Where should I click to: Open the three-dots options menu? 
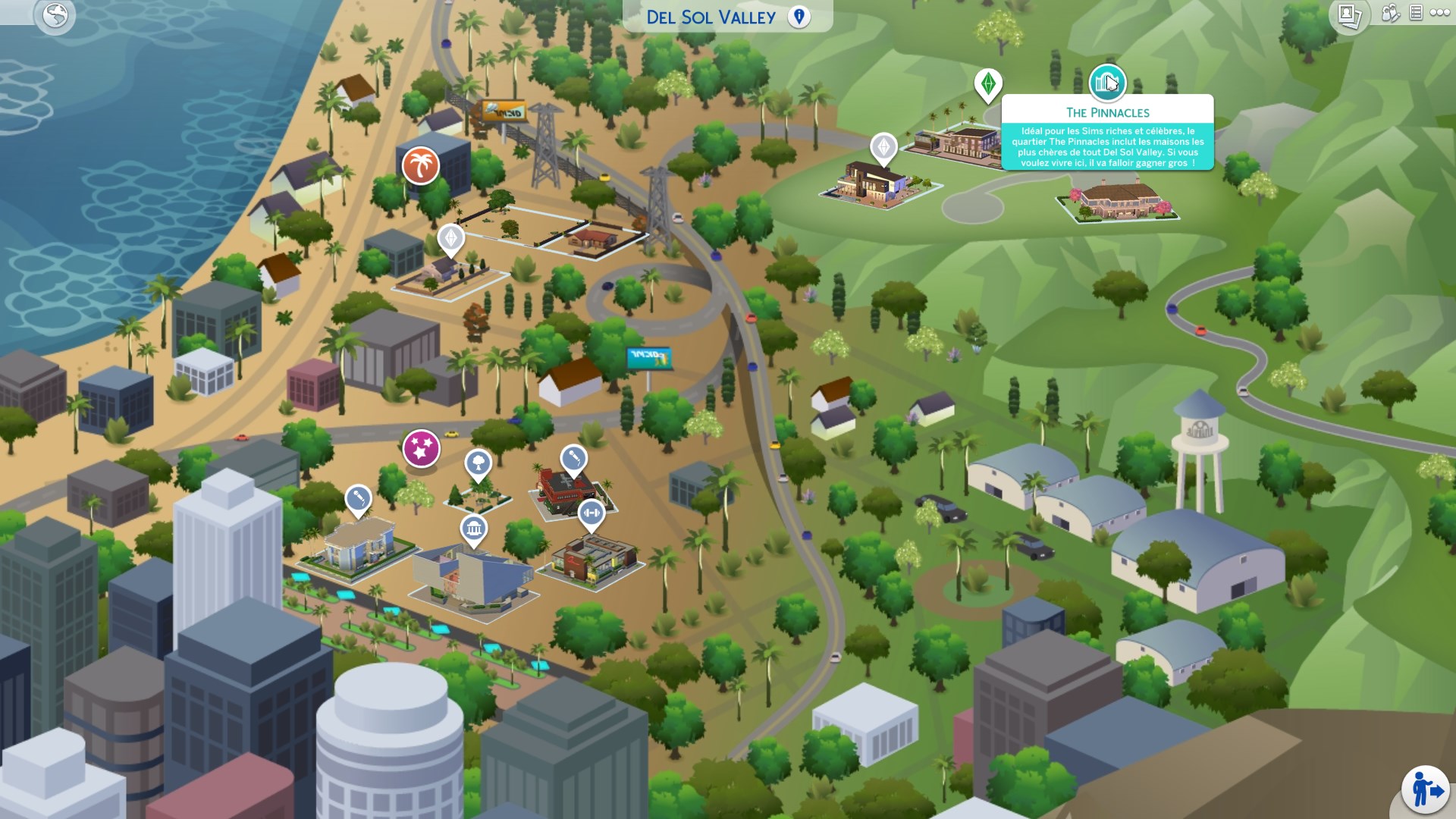coord(1439,13)
